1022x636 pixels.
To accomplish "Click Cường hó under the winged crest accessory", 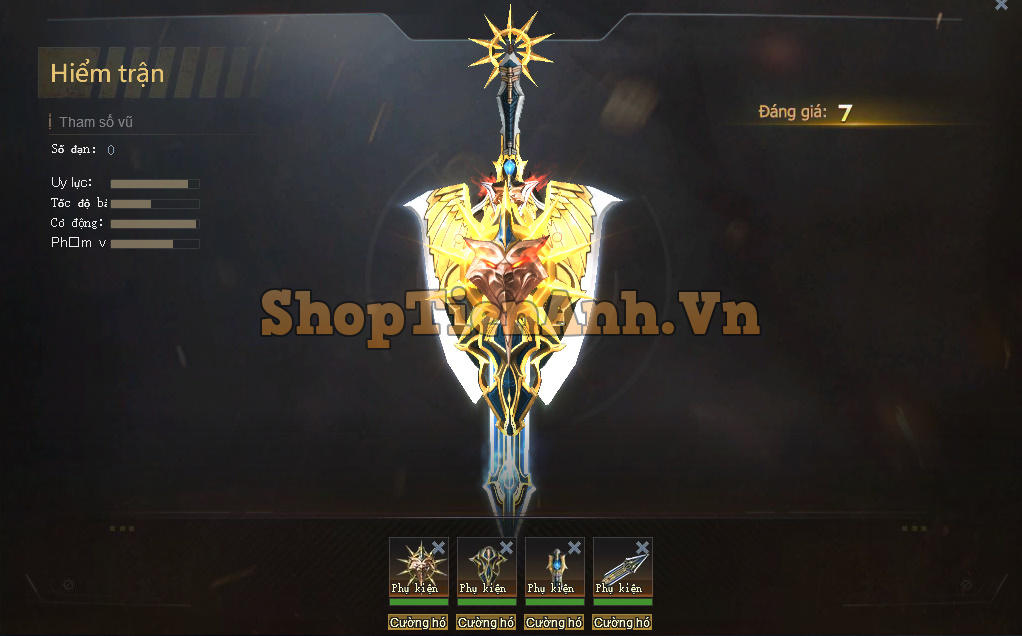I will (x=486, y=622).
